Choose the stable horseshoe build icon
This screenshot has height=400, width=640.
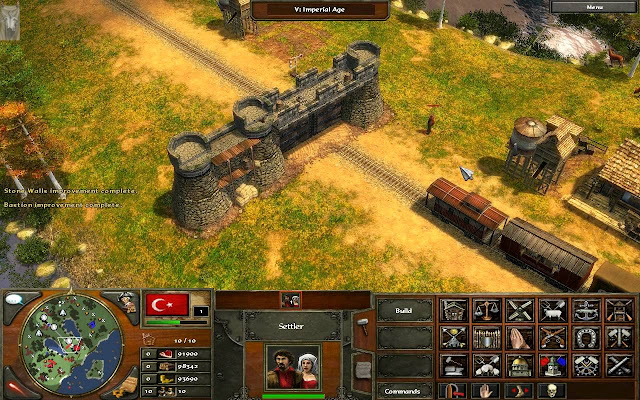click(x=586, y=338)
